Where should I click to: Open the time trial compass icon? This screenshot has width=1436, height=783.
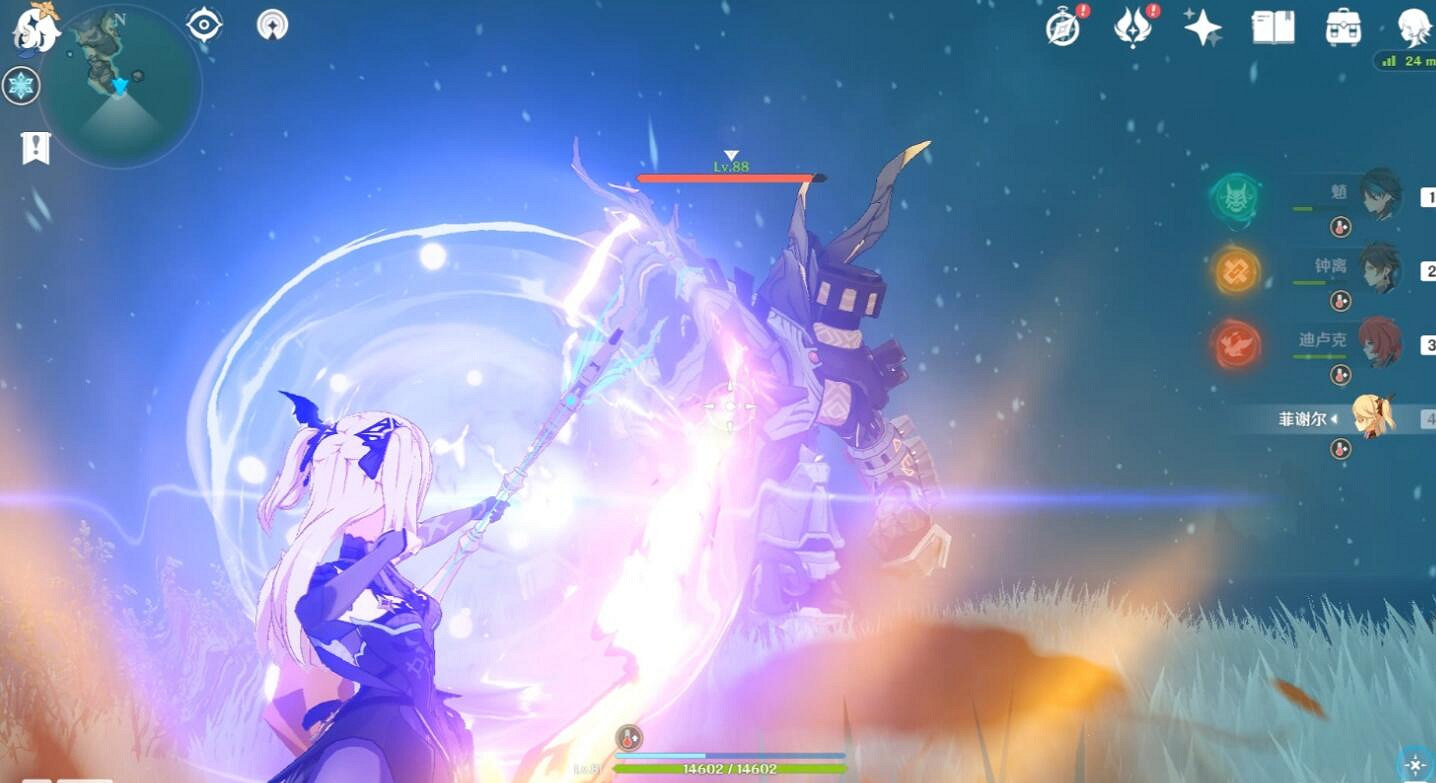point(1063,30)
